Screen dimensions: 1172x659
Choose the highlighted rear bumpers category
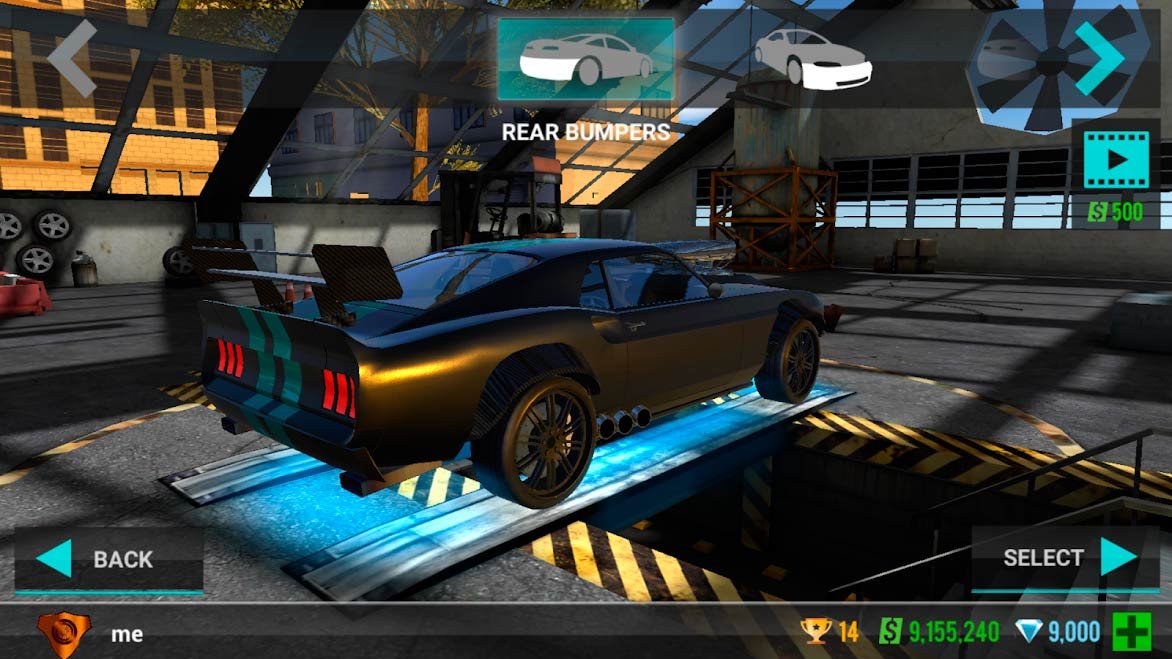(586, 59)
